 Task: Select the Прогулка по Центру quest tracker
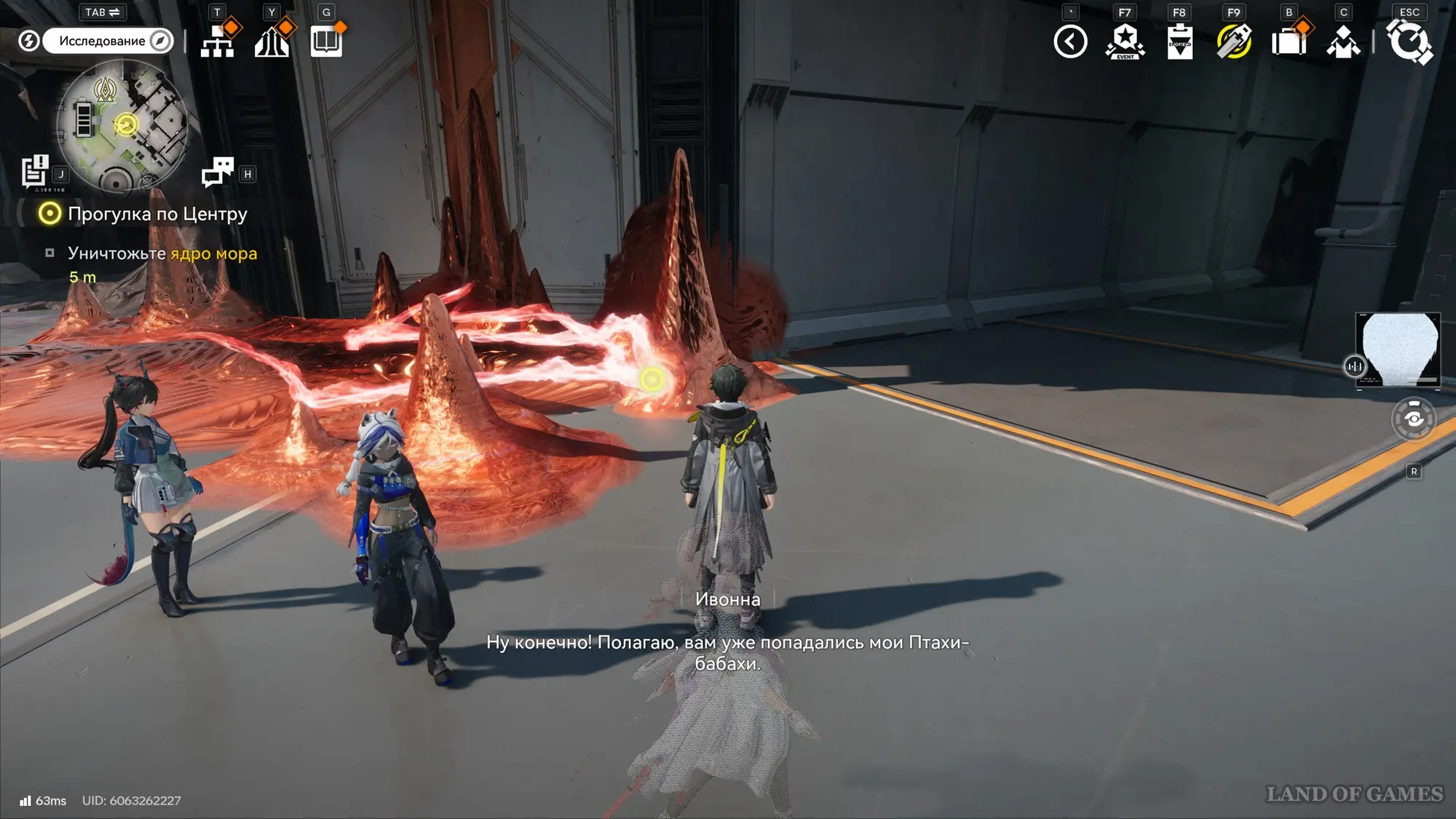157,214
